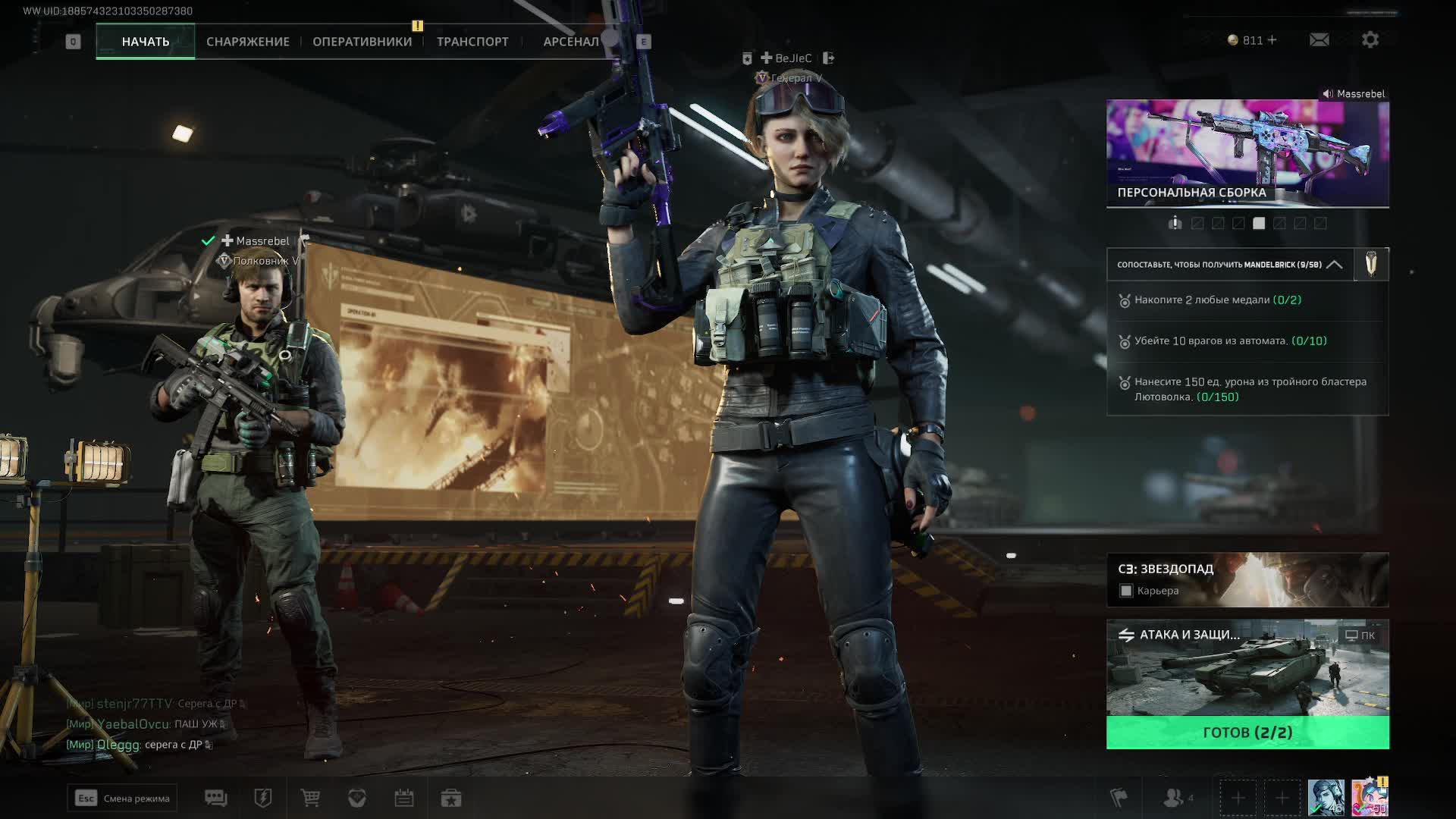The image size is (1456, 819).
Task: Click the Смена режима button
Action: (x=122, y=798)
